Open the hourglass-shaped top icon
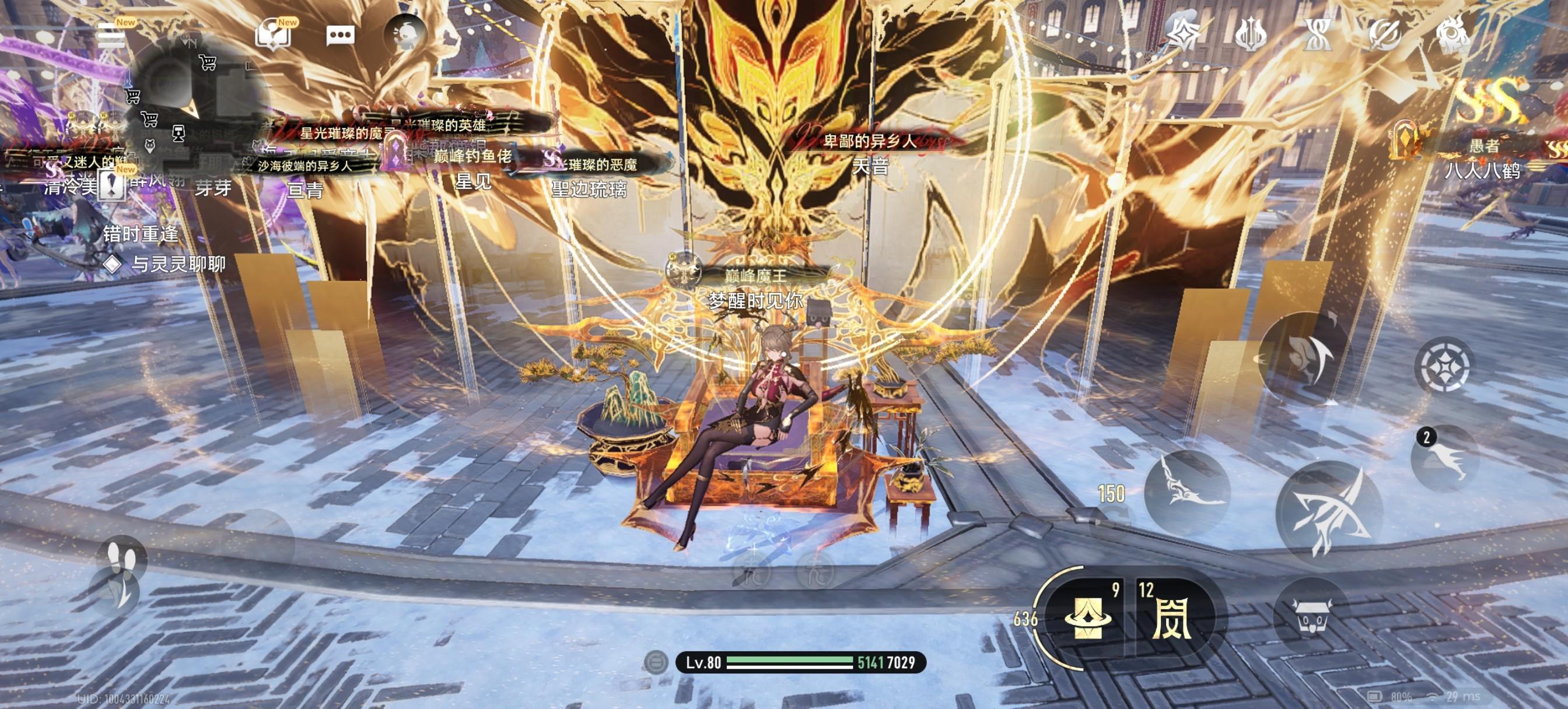 point(1318,34)
